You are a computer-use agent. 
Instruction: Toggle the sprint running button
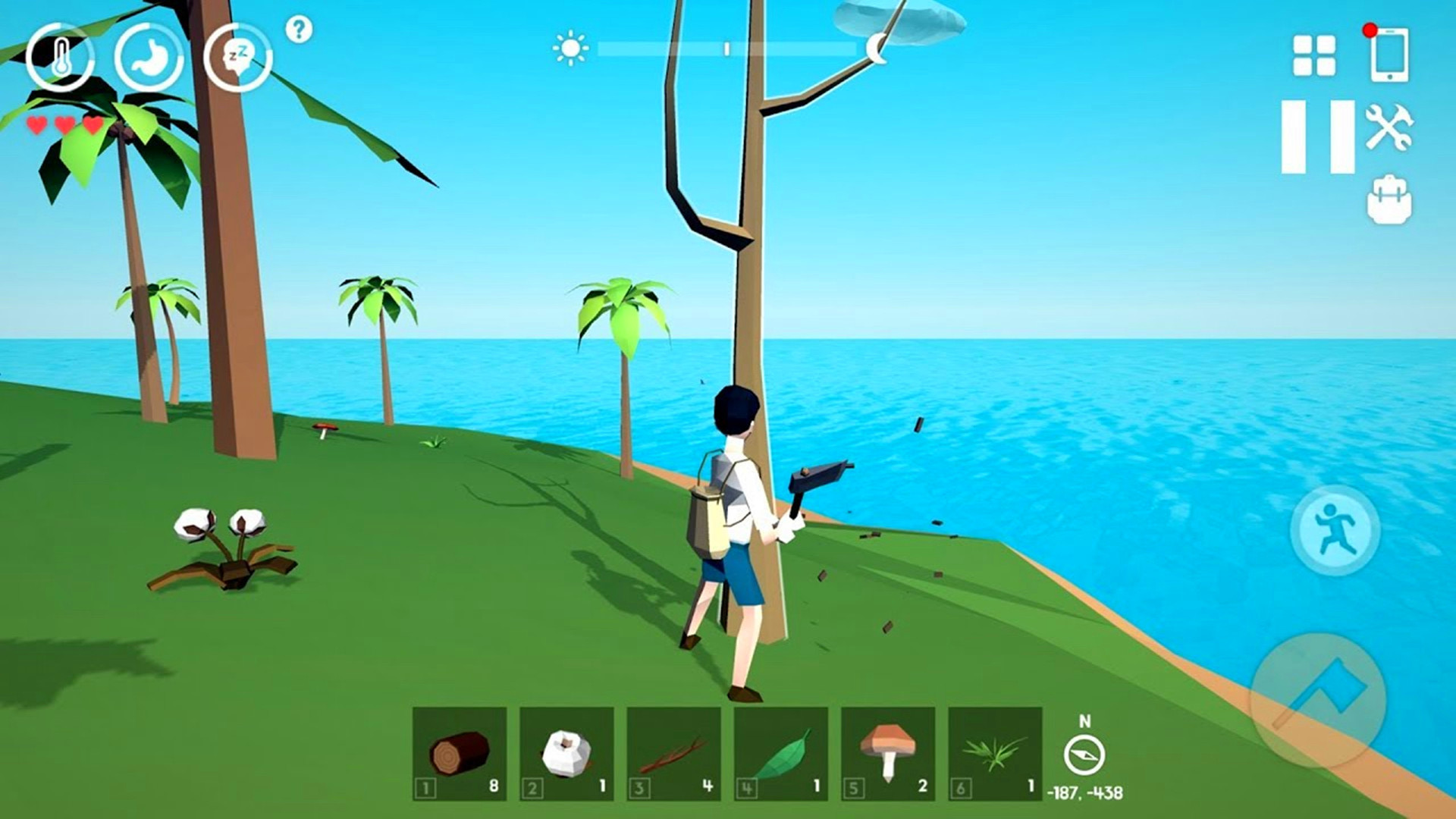[x=1335, y=530]
